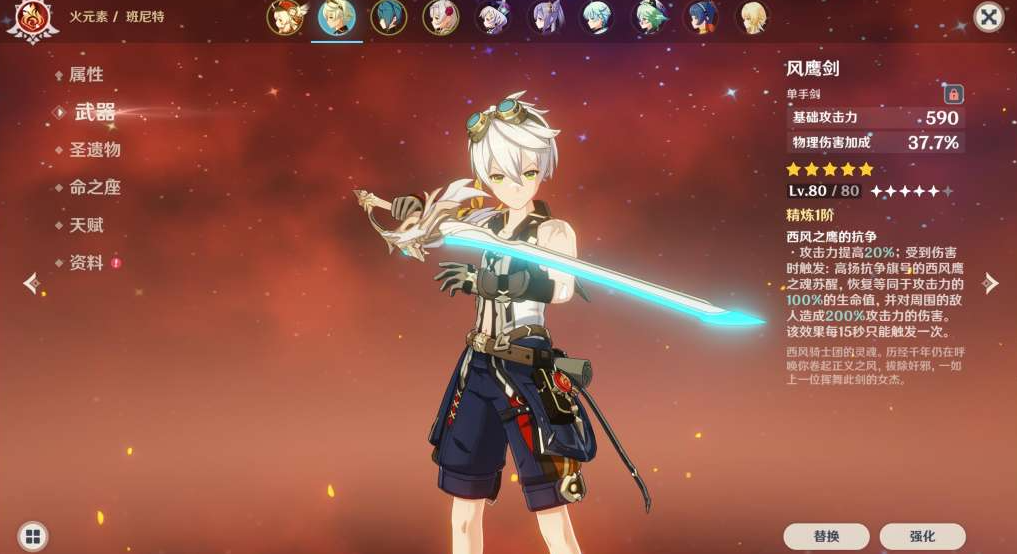The width and height of the screenshot is (1017, 554).
Task: Close the character screen with the X button
Action: [988, 17]
